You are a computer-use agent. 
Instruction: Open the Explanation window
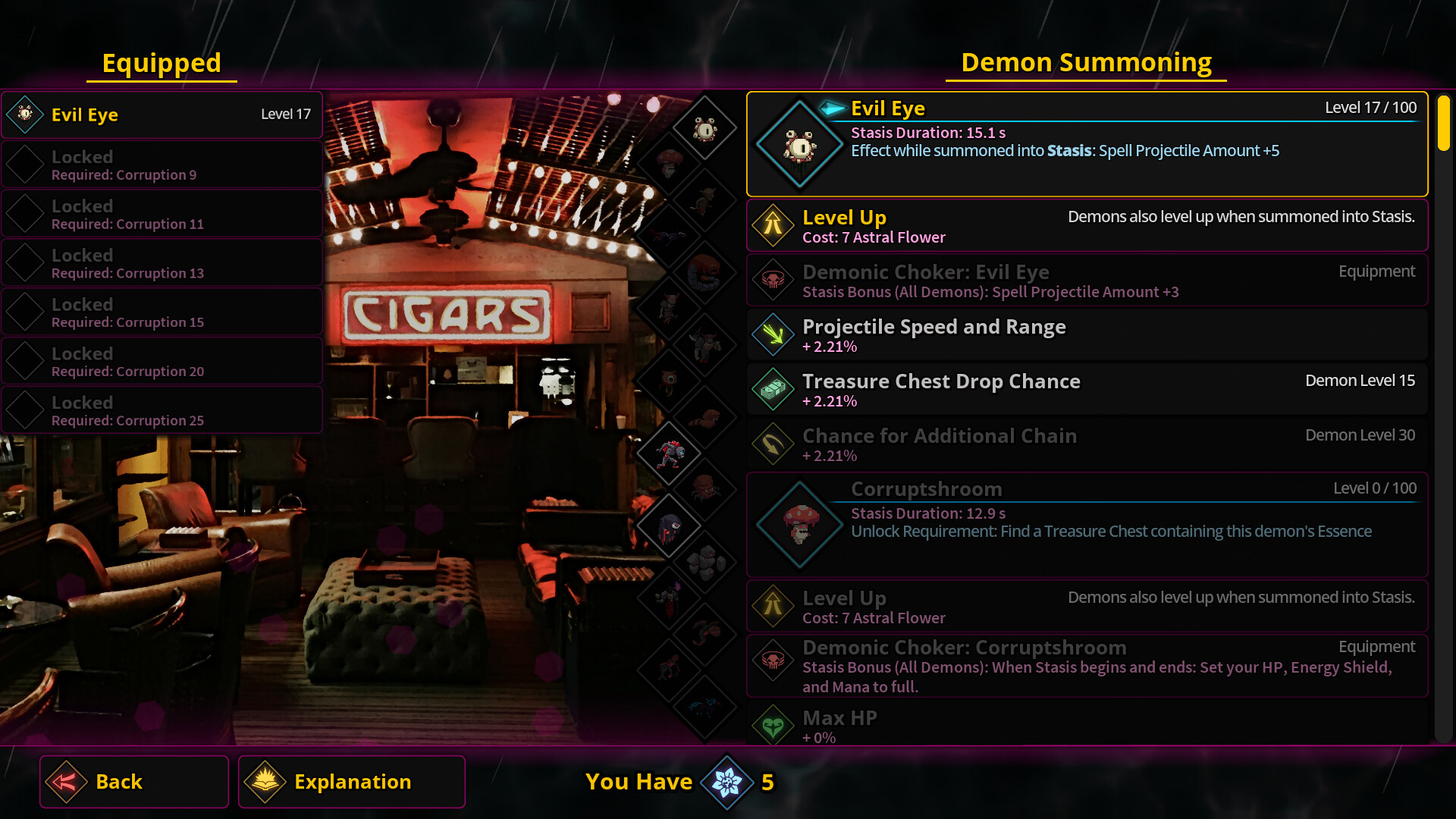[x=352, y=781]
